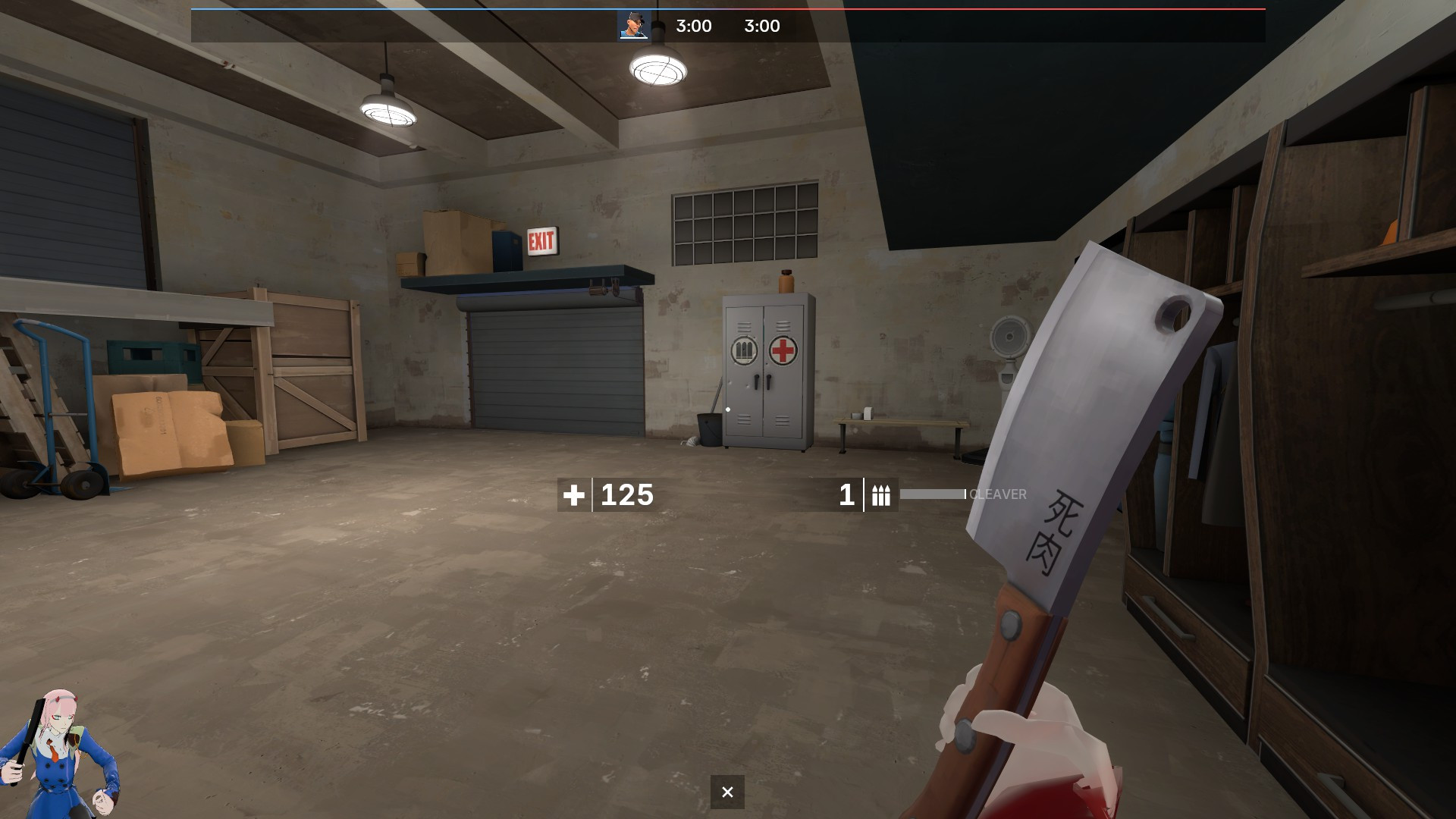Click the blue team timer reading 3:00

point(692,26)
